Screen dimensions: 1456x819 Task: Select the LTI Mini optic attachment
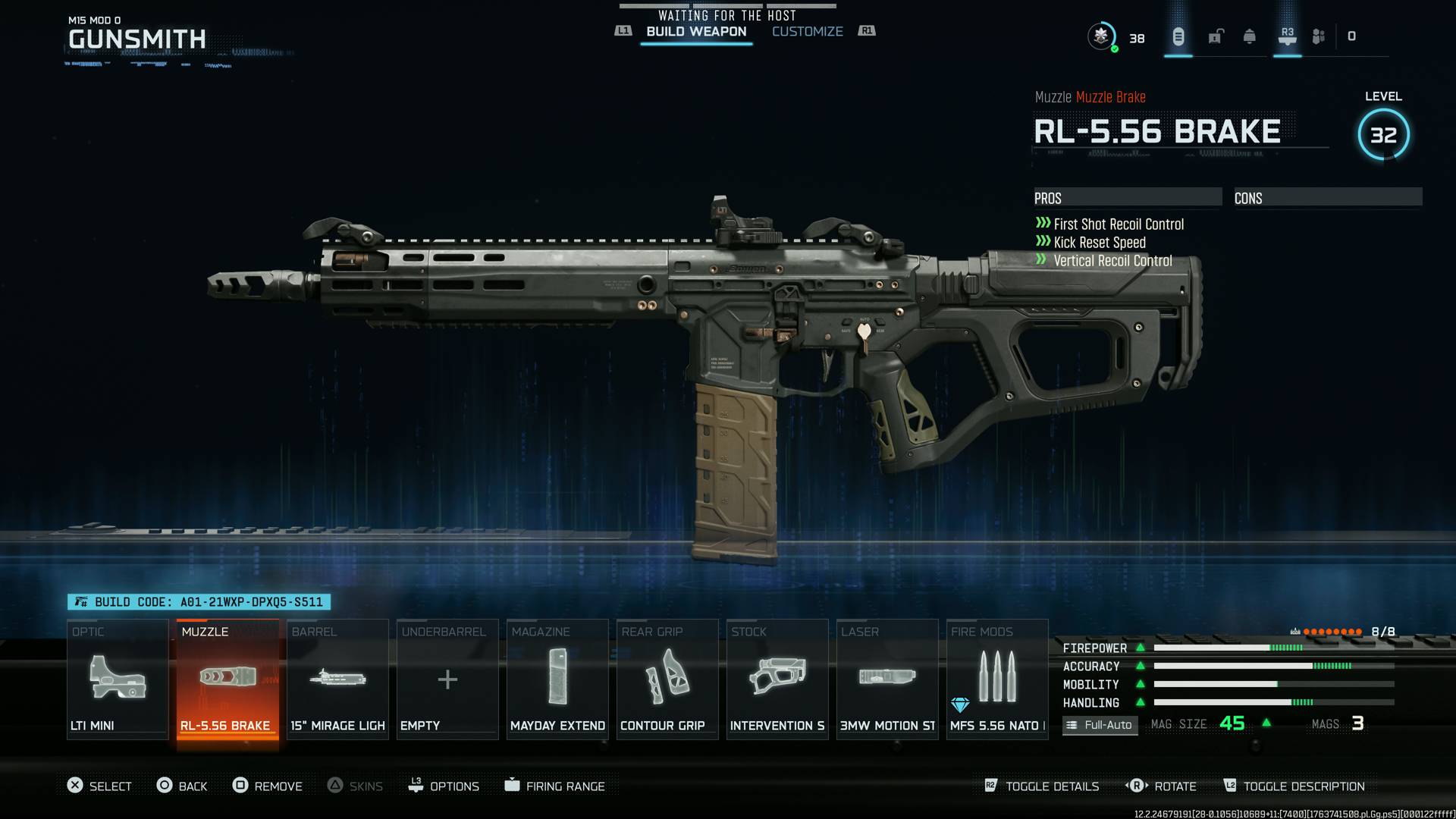pyautogui.click(x=118, y=679)
